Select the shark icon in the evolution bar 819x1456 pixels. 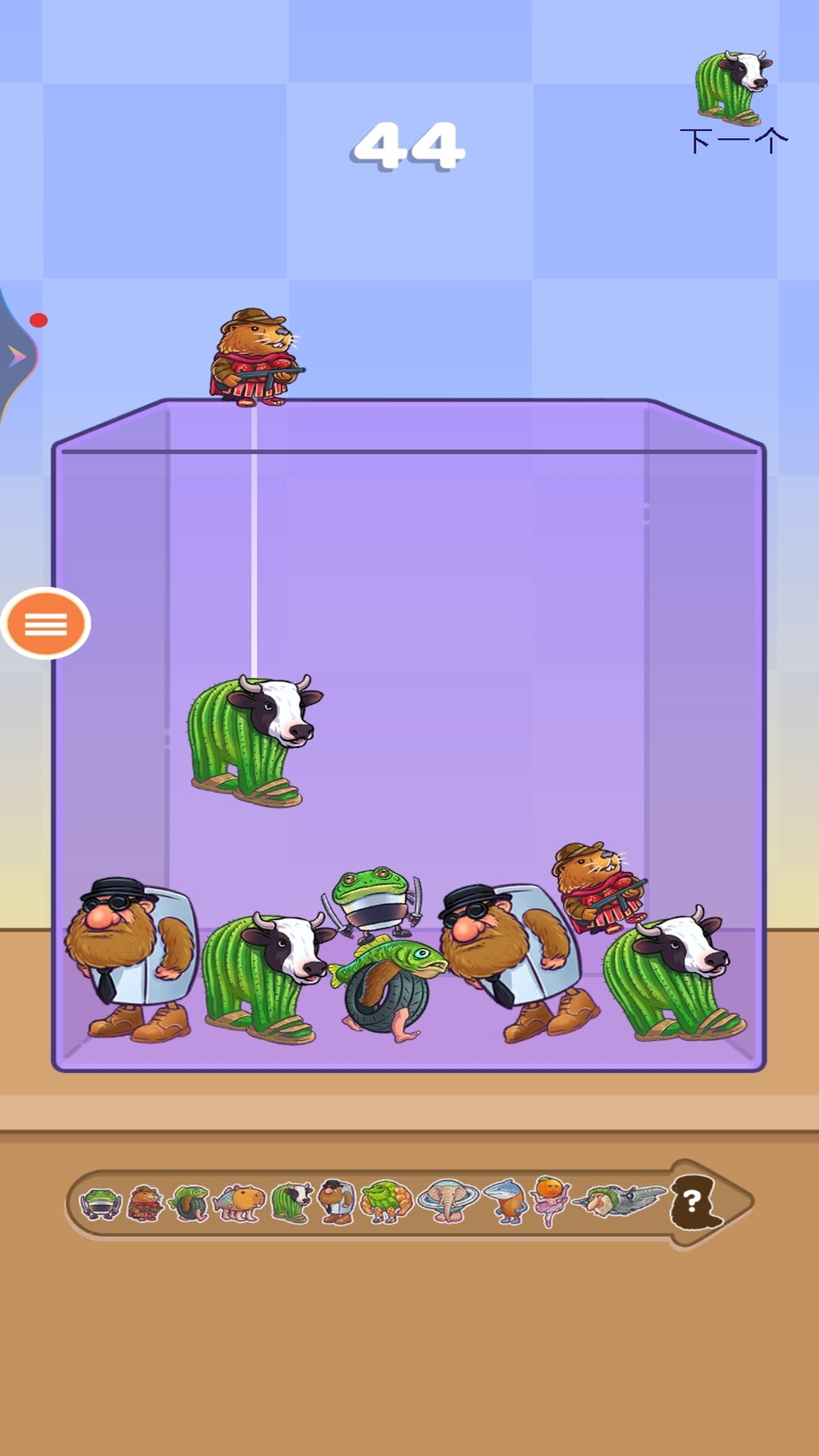click(506, 1201)
